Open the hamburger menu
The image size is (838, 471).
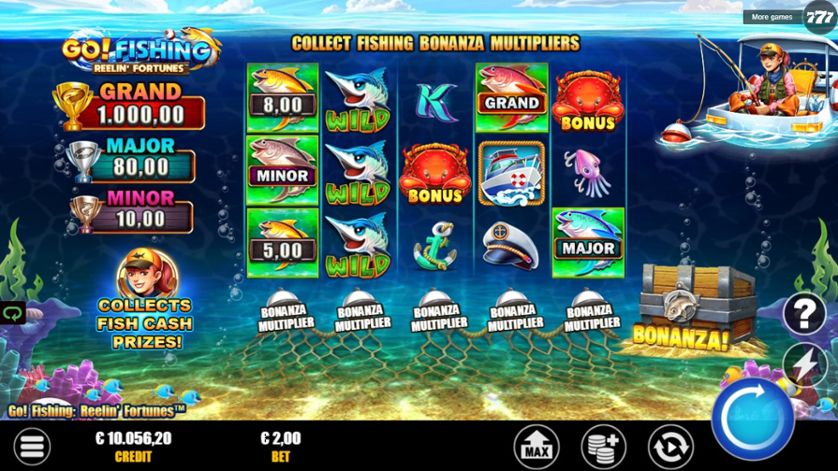[32, 446]
